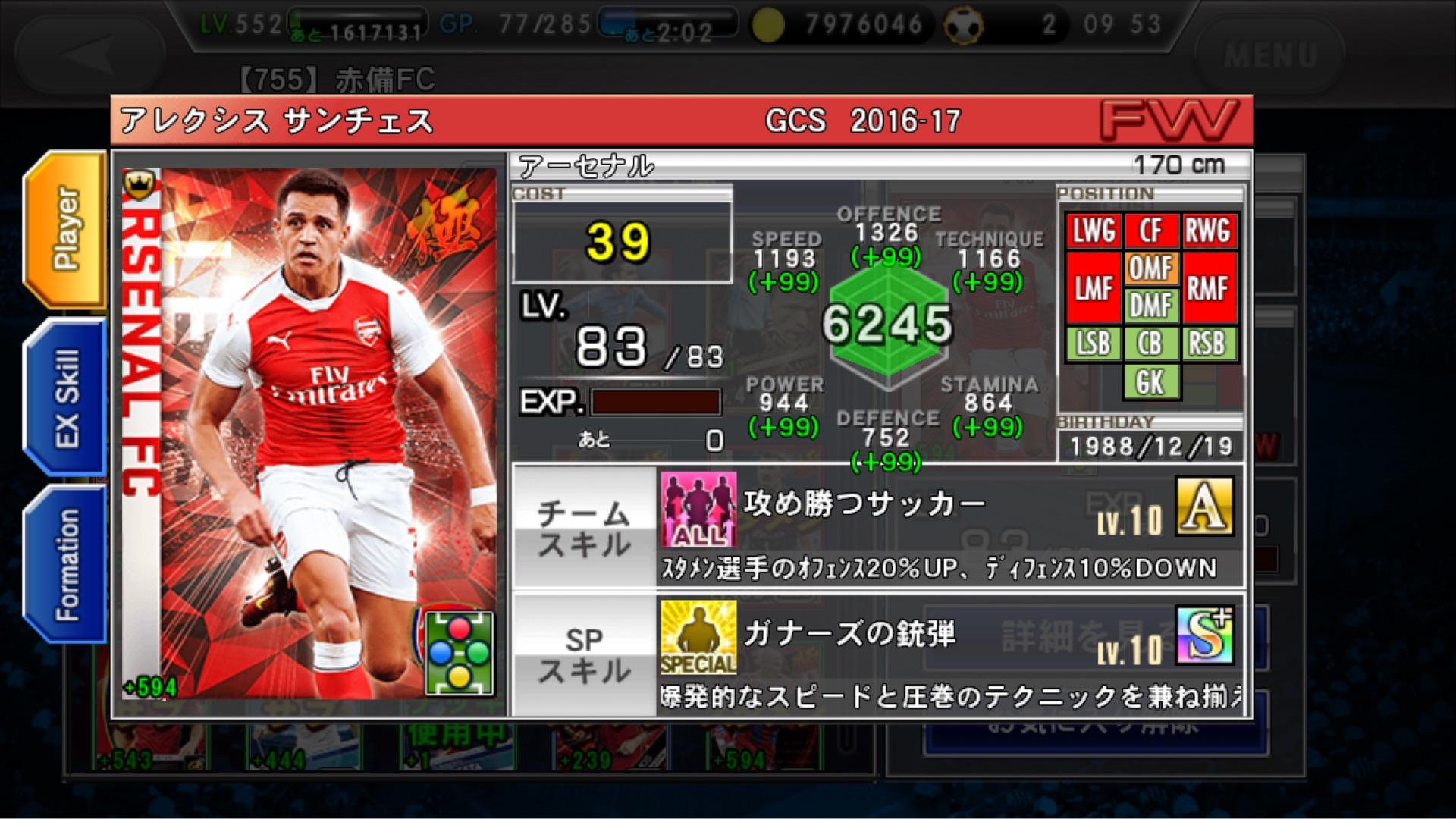Select the Formation tab

65,564
